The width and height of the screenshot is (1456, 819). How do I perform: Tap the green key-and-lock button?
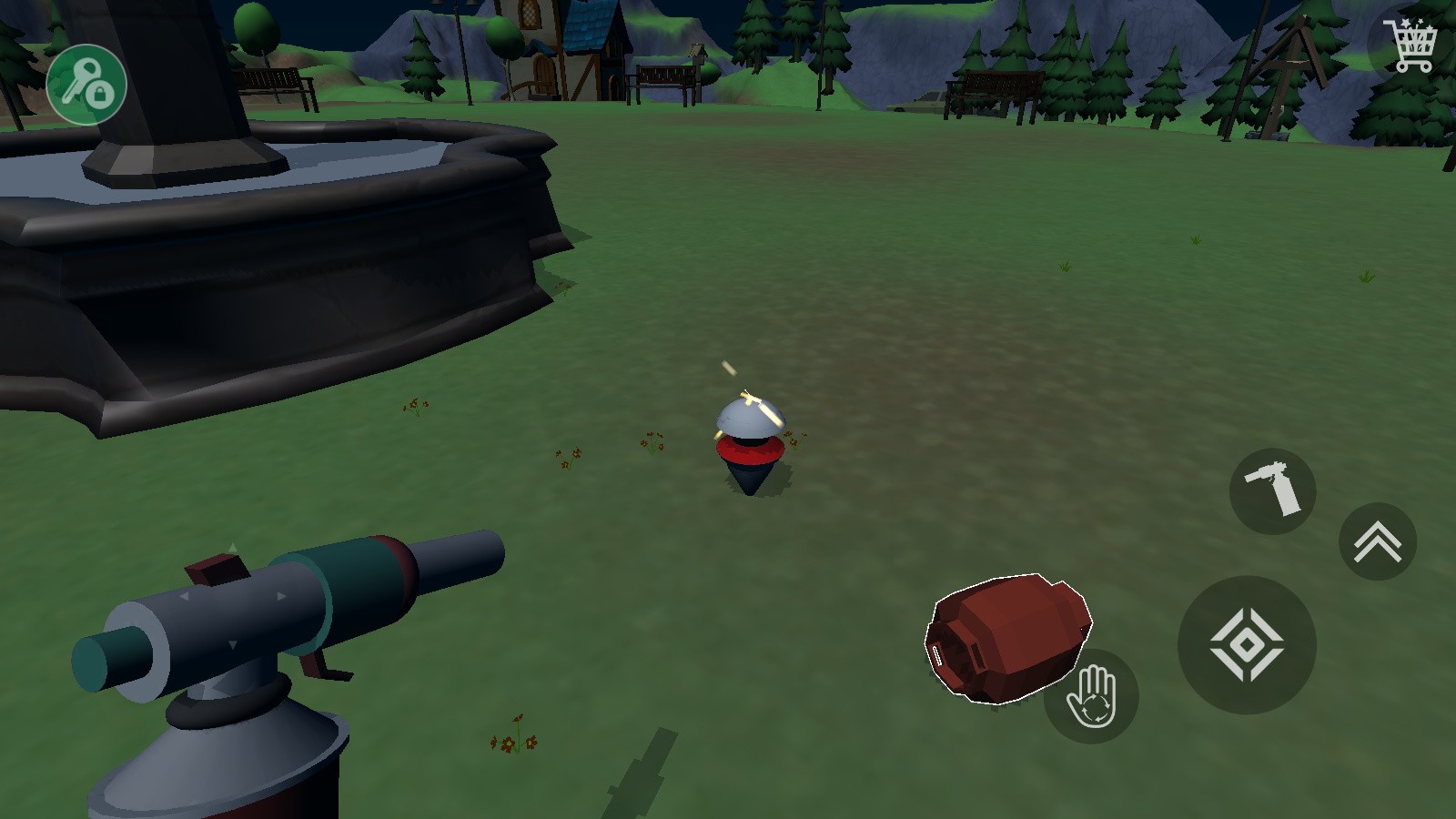pyautogui.click(x=86, y=85)
